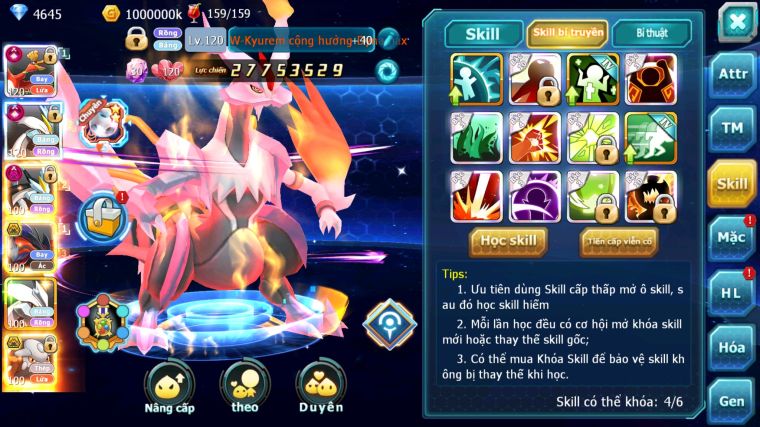Open the Skill bị truyền tab
The height and width of the screenshot is (427, 760).
[x=567, y=34]
